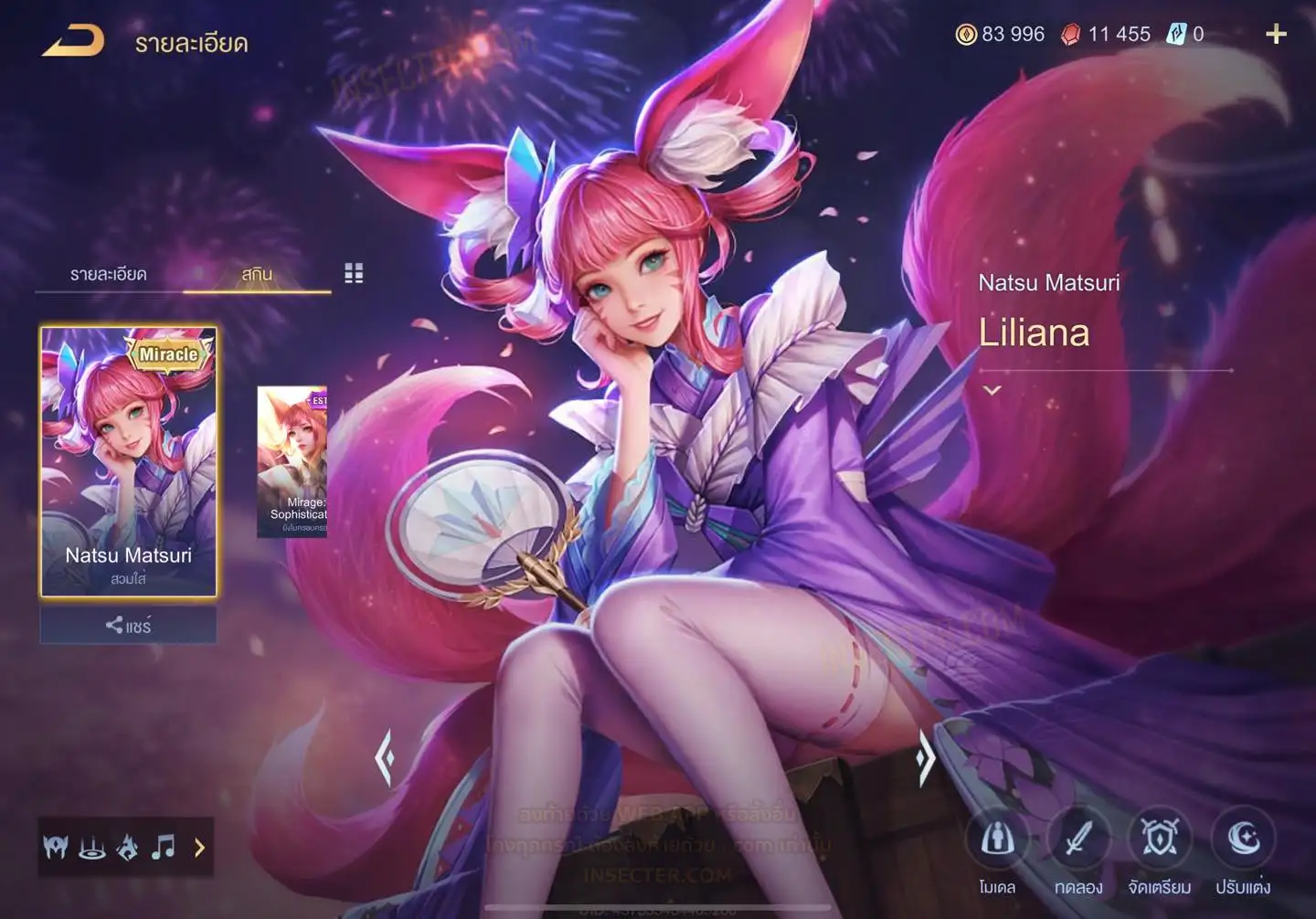Go back with the golden arrow button
The width and height of the screenshot is (1316, 919).
point(73,41)
